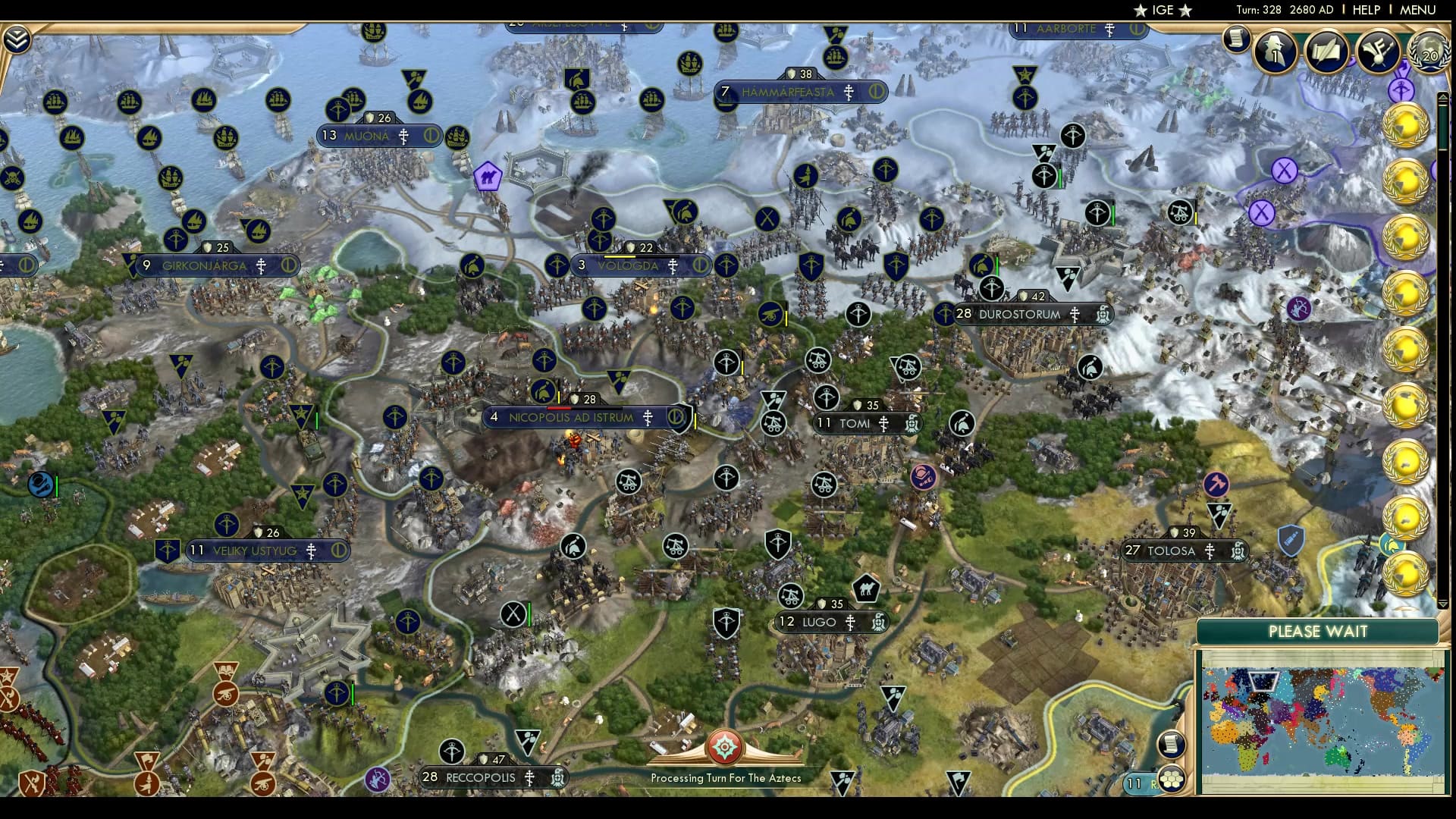Click the notification scroll icon near top right
1456x819 pixels.
tap(1237, 39)
